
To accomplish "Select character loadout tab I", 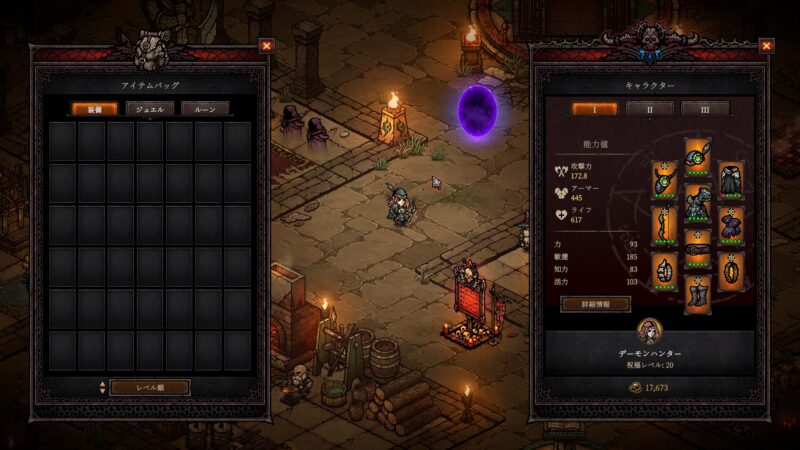I will 594,108.
